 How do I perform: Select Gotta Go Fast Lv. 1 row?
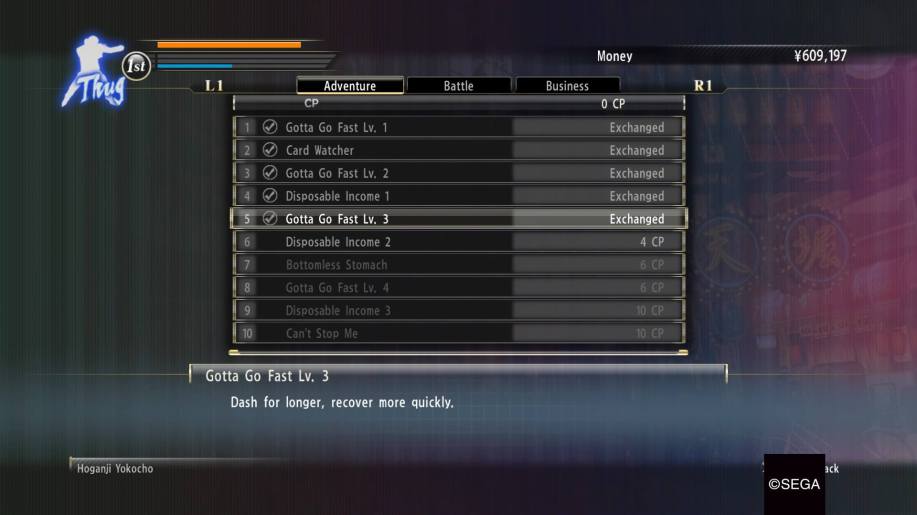[x=460, y=127]
